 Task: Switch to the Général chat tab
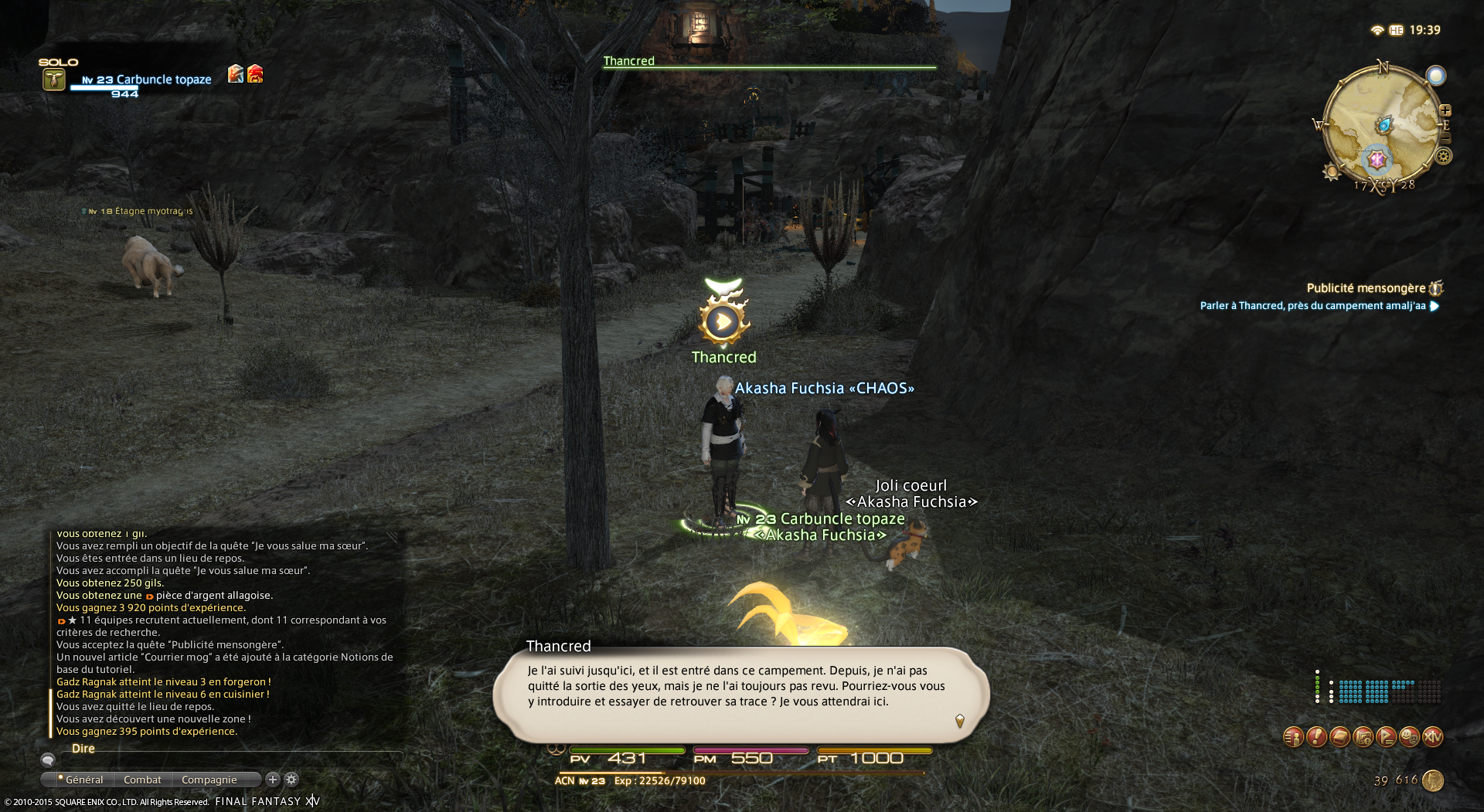[83, 780]
